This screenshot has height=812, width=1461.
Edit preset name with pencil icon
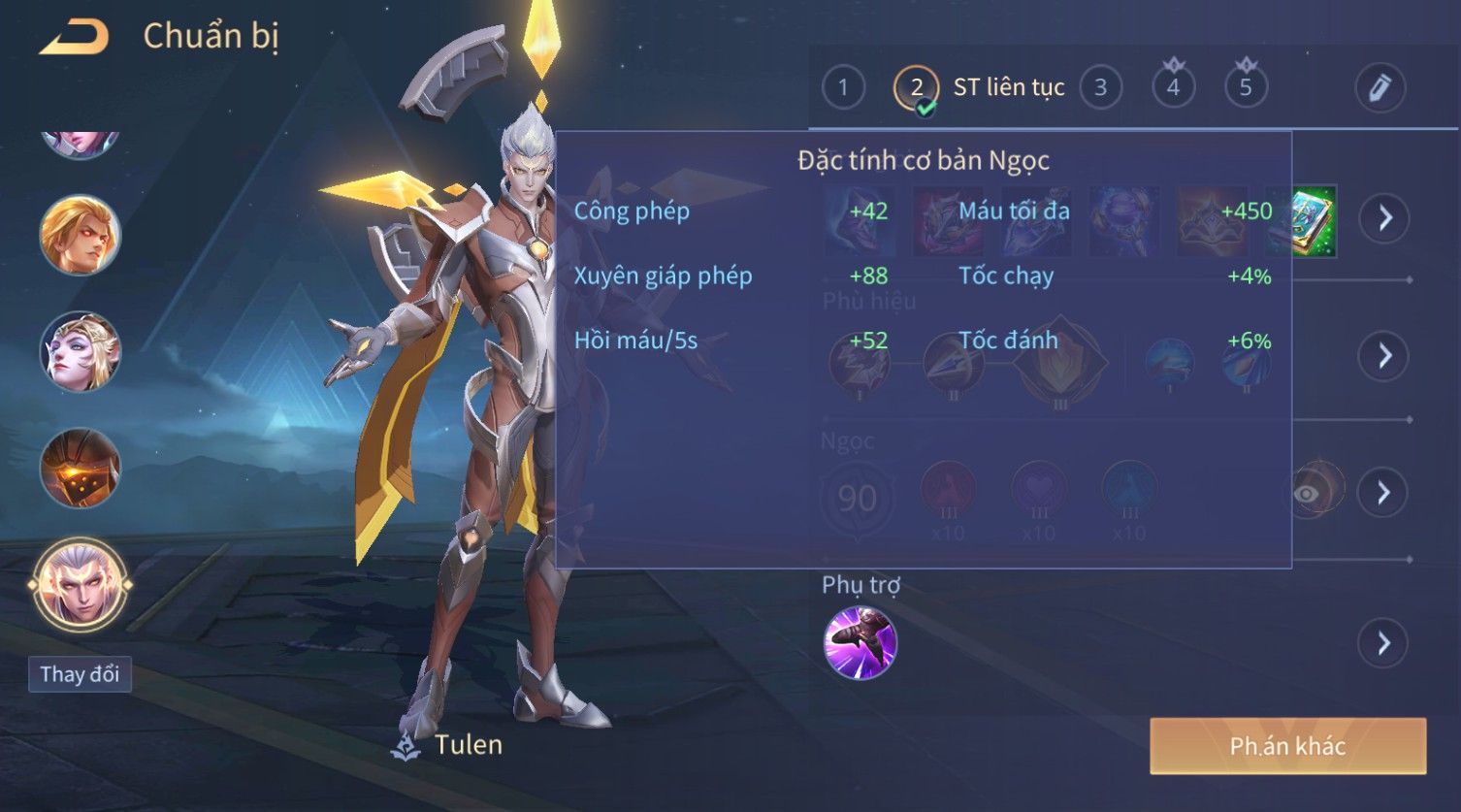pyautogui.click(x=1380, y=87)
